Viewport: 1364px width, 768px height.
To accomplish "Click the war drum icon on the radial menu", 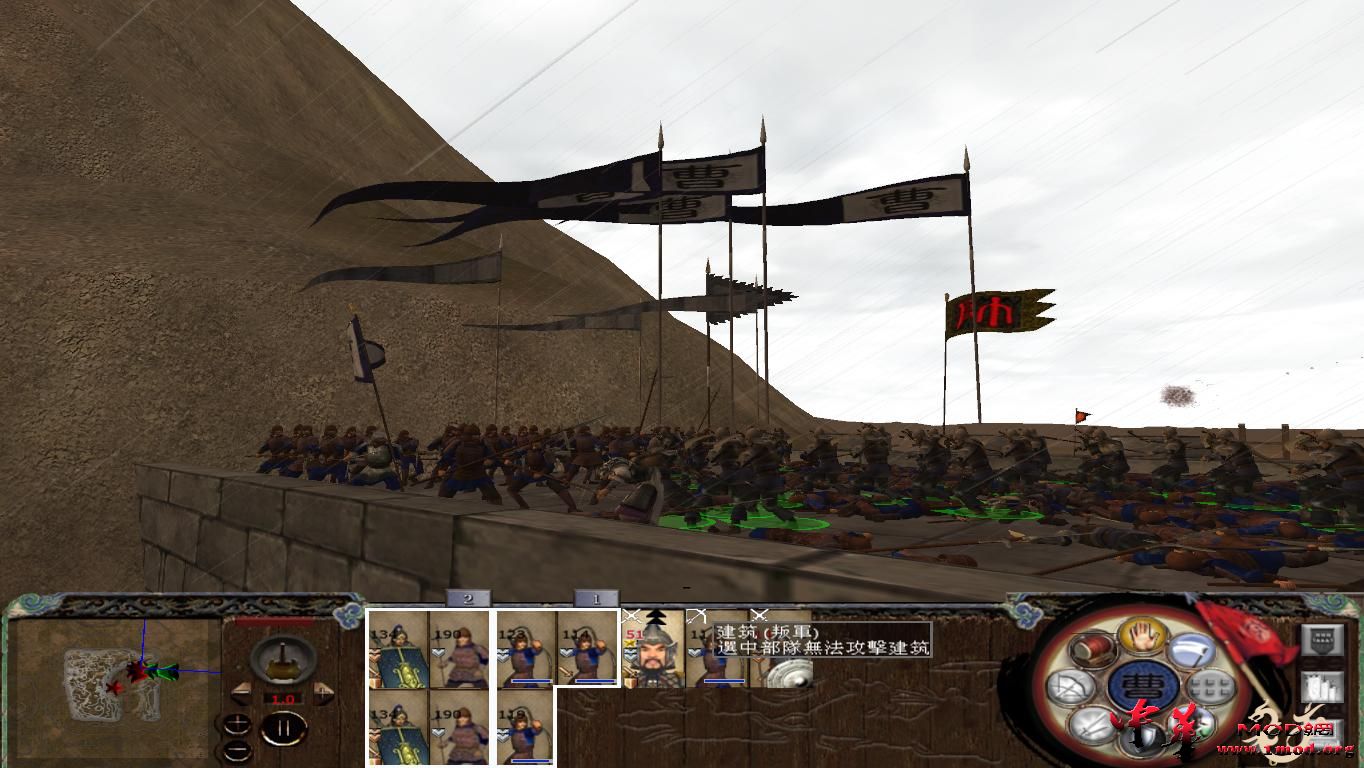I will (1092, 650).
